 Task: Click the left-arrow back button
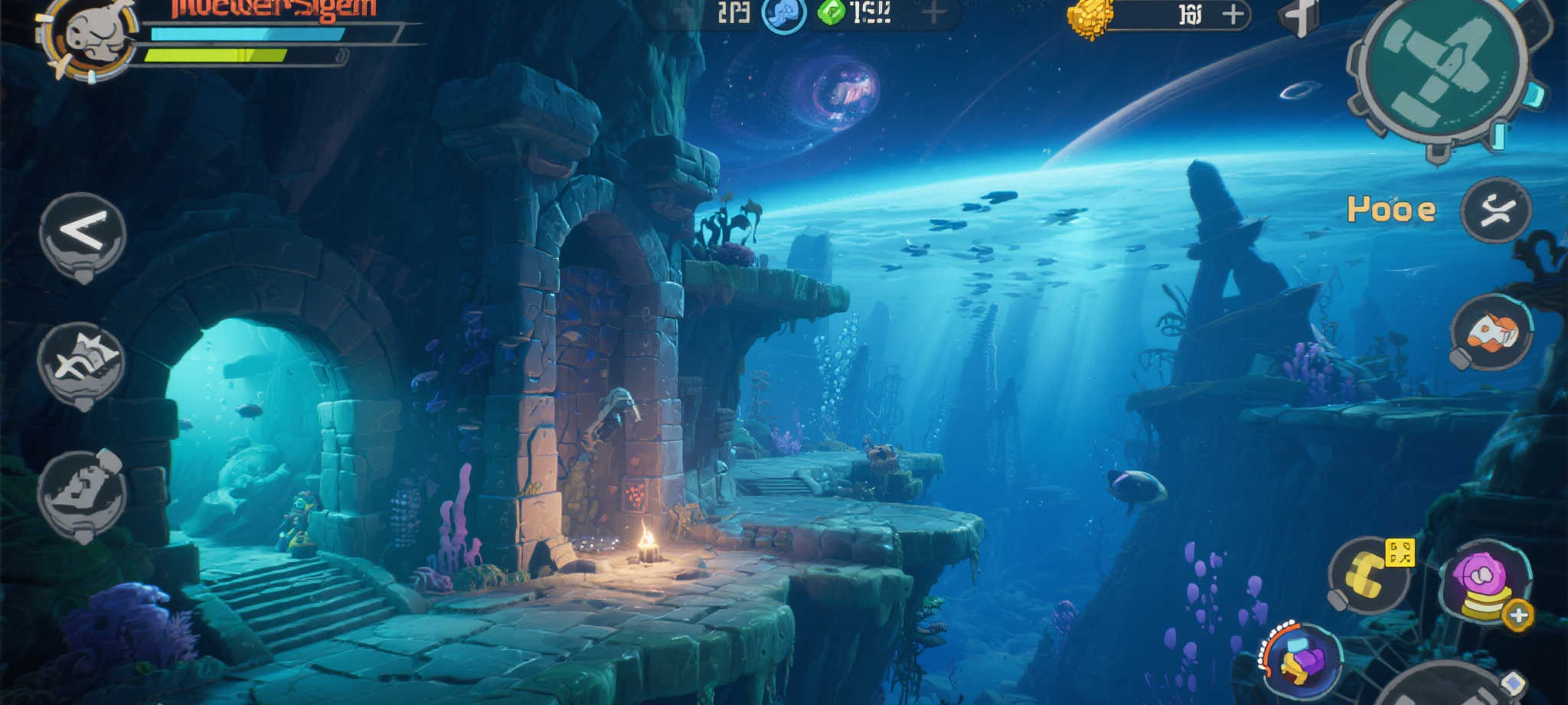click(x=83, y=233)
